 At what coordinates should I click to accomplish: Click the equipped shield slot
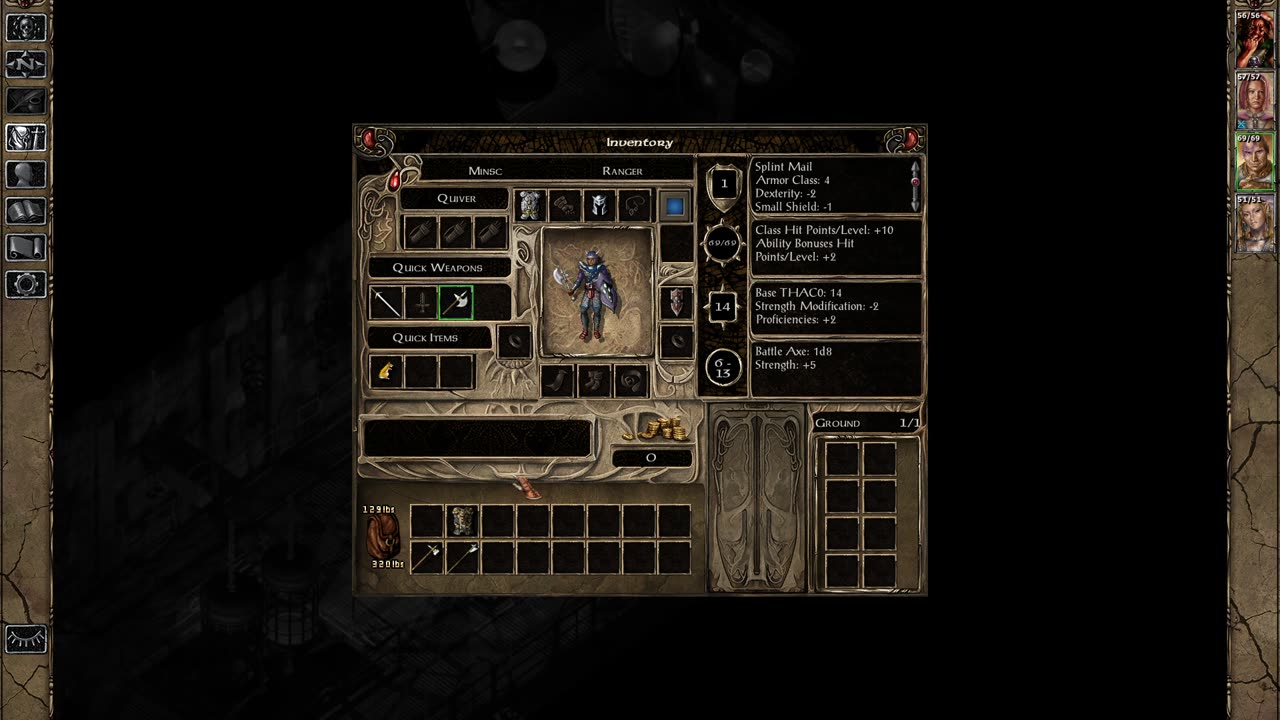tap(677, 301)
